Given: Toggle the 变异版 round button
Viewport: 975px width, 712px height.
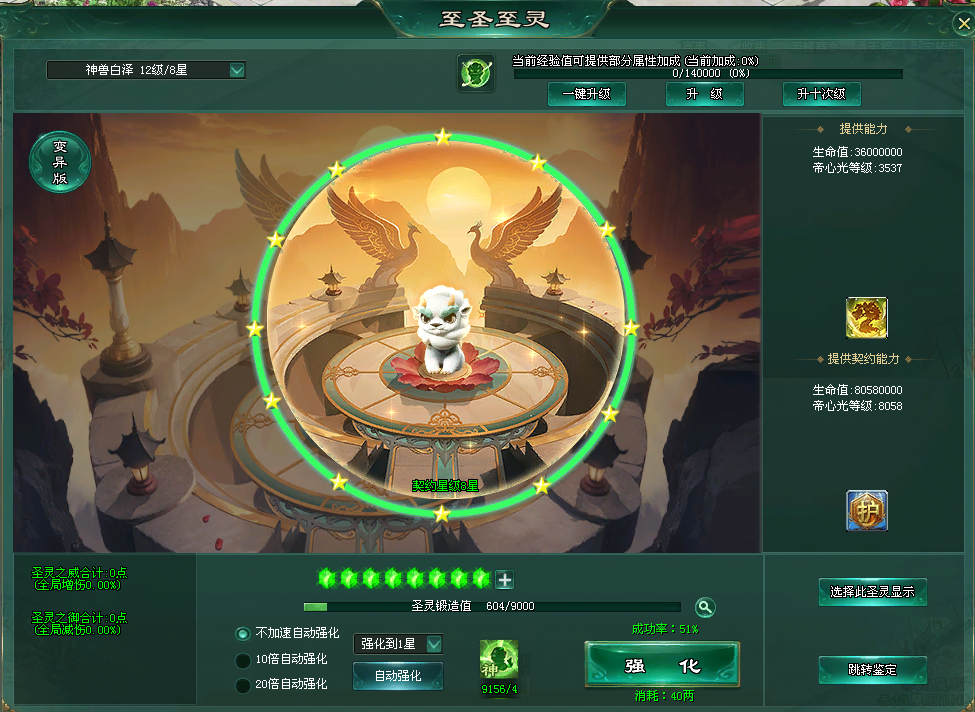Looking at the screenshot, I should [x=60, y=161].
